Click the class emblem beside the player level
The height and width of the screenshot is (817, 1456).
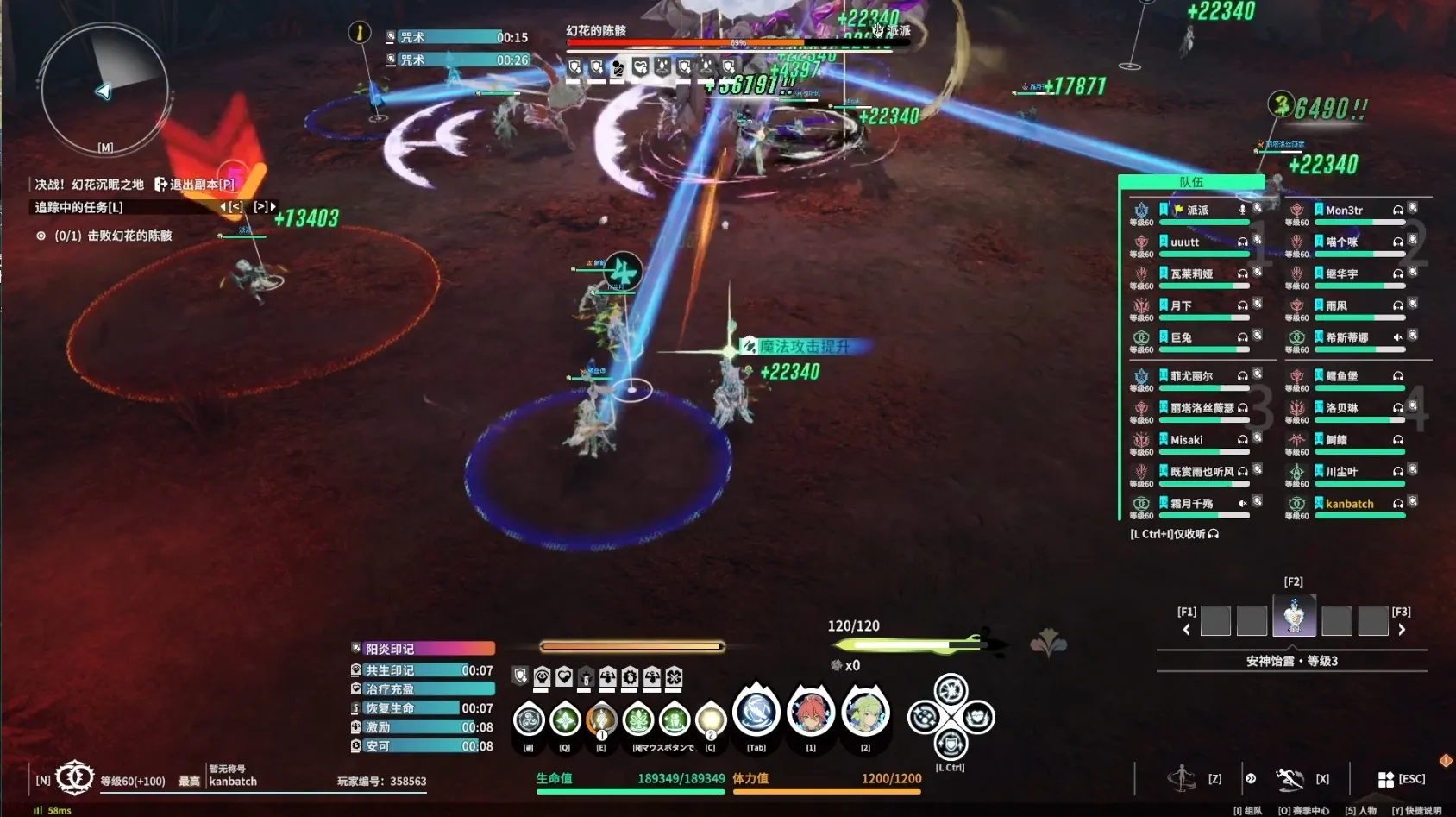75,777
